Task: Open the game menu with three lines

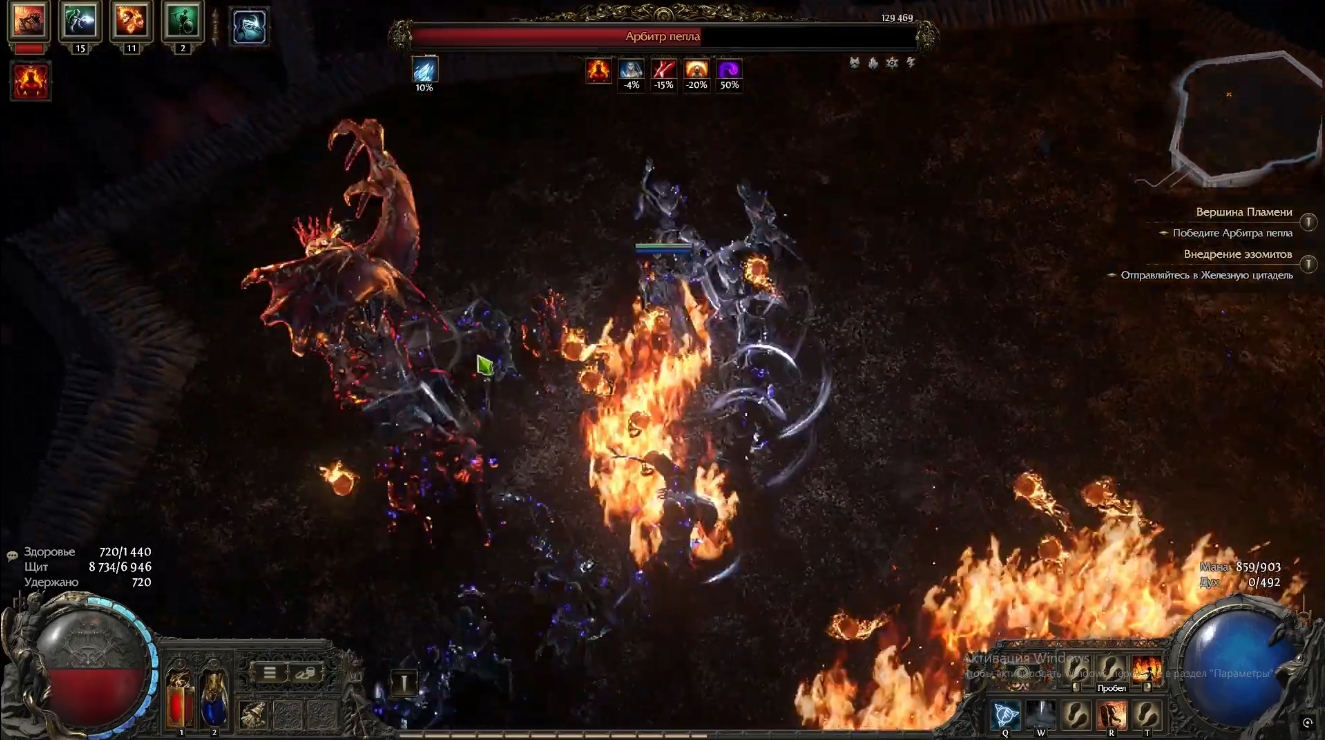Action: (270, 672)
